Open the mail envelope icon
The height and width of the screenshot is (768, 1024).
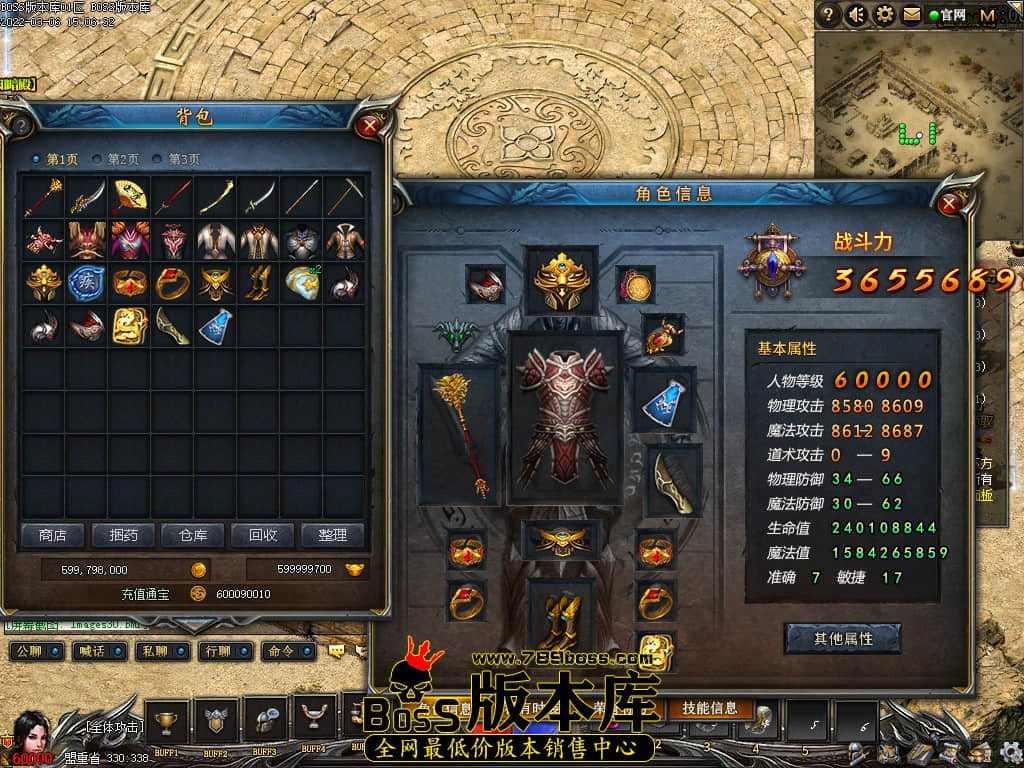[912, 15]
